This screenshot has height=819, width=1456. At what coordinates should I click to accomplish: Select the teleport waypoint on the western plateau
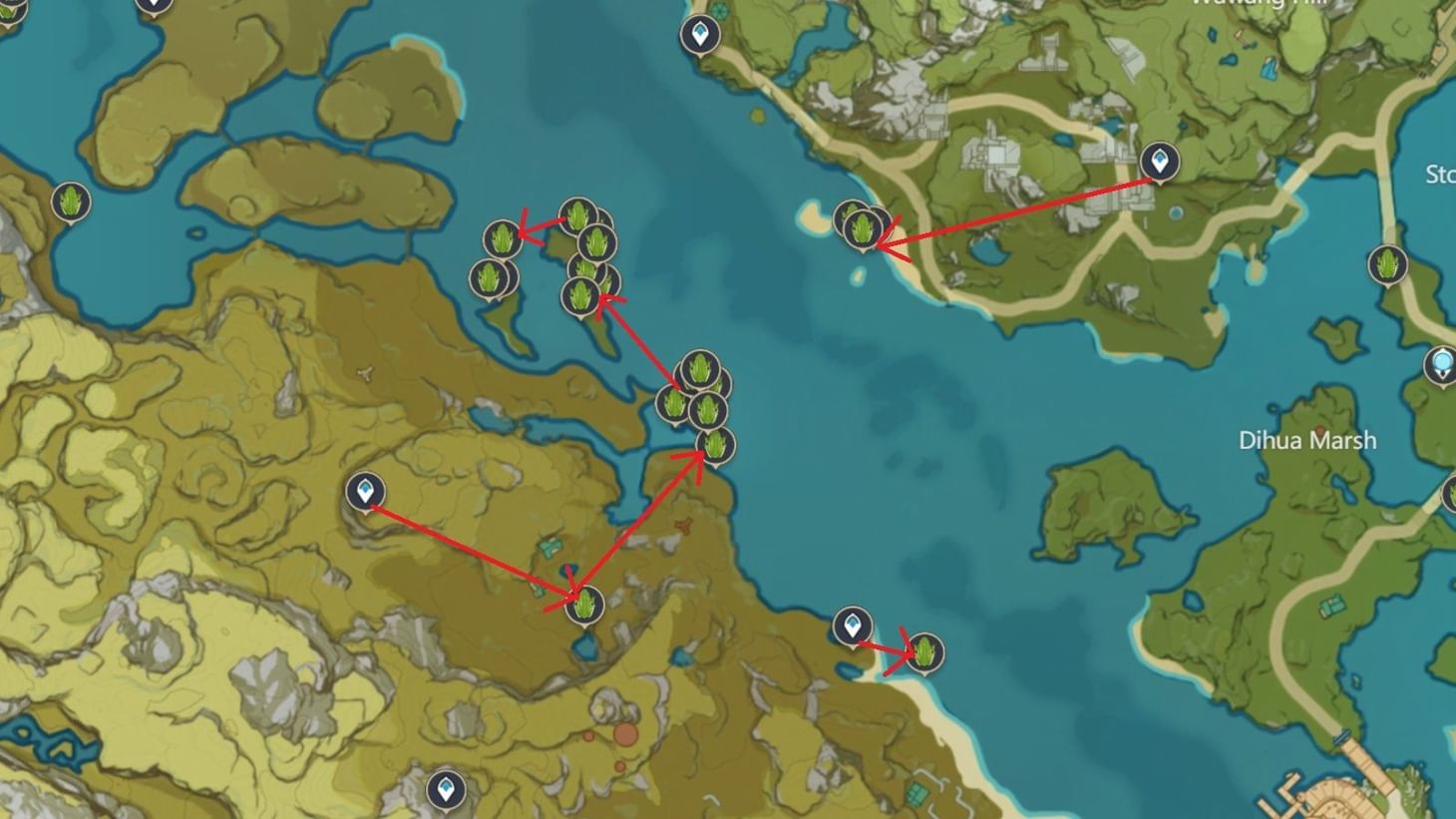[x=364, y=489]
